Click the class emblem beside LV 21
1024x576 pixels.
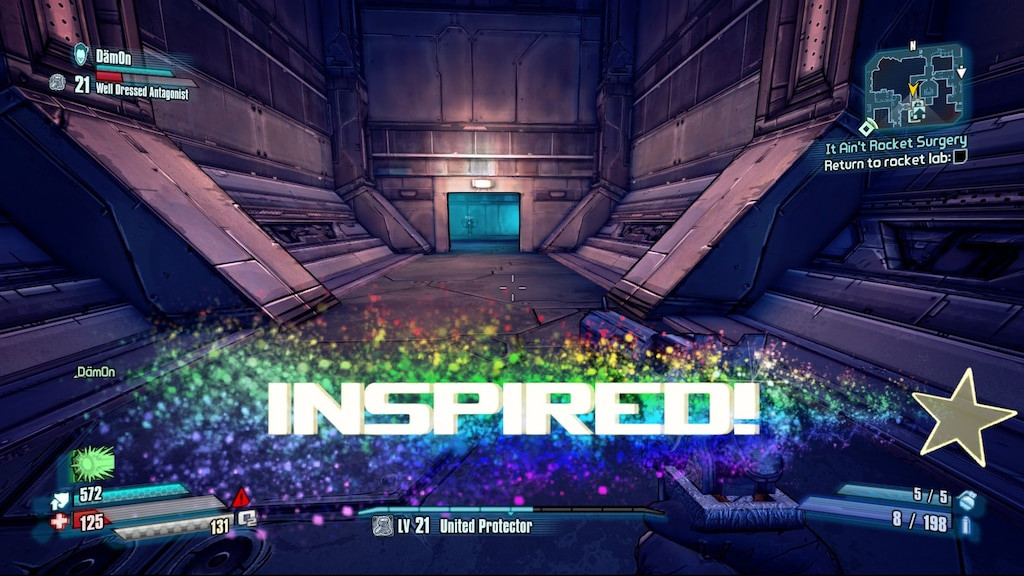pos(382,526)
